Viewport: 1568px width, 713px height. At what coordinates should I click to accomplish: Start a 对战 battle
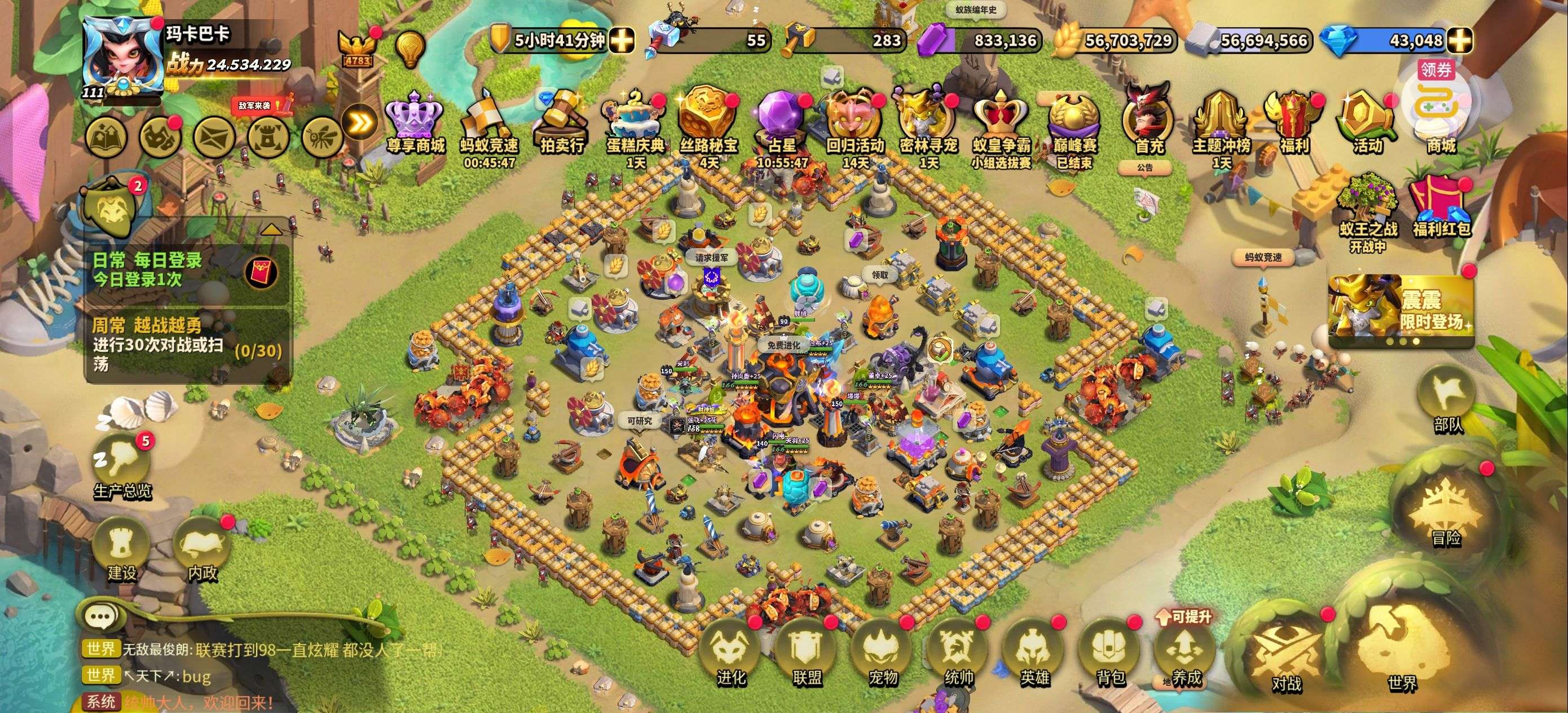pos(1286,658)
